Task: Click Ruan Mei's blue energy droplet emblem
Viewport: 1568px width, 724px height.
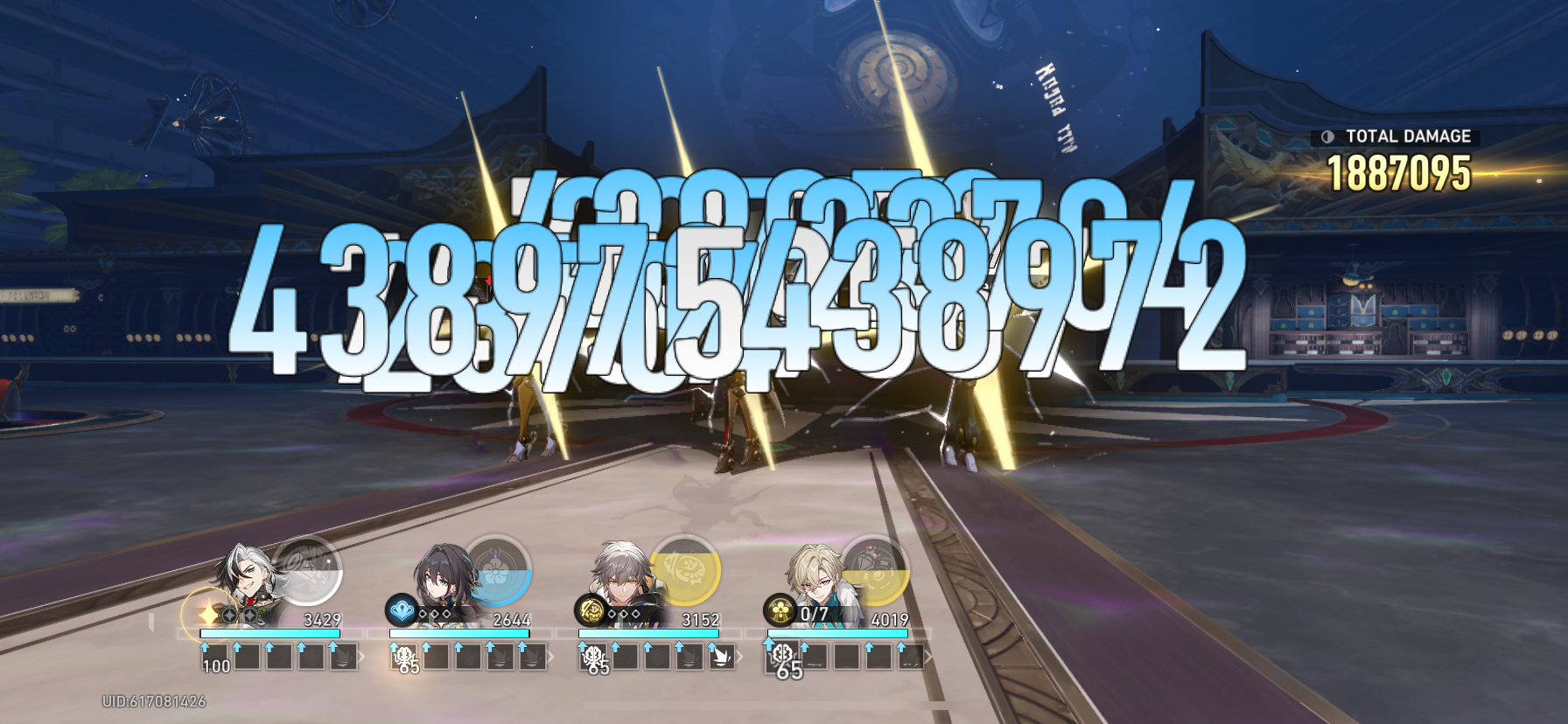Action: (401, 611)
